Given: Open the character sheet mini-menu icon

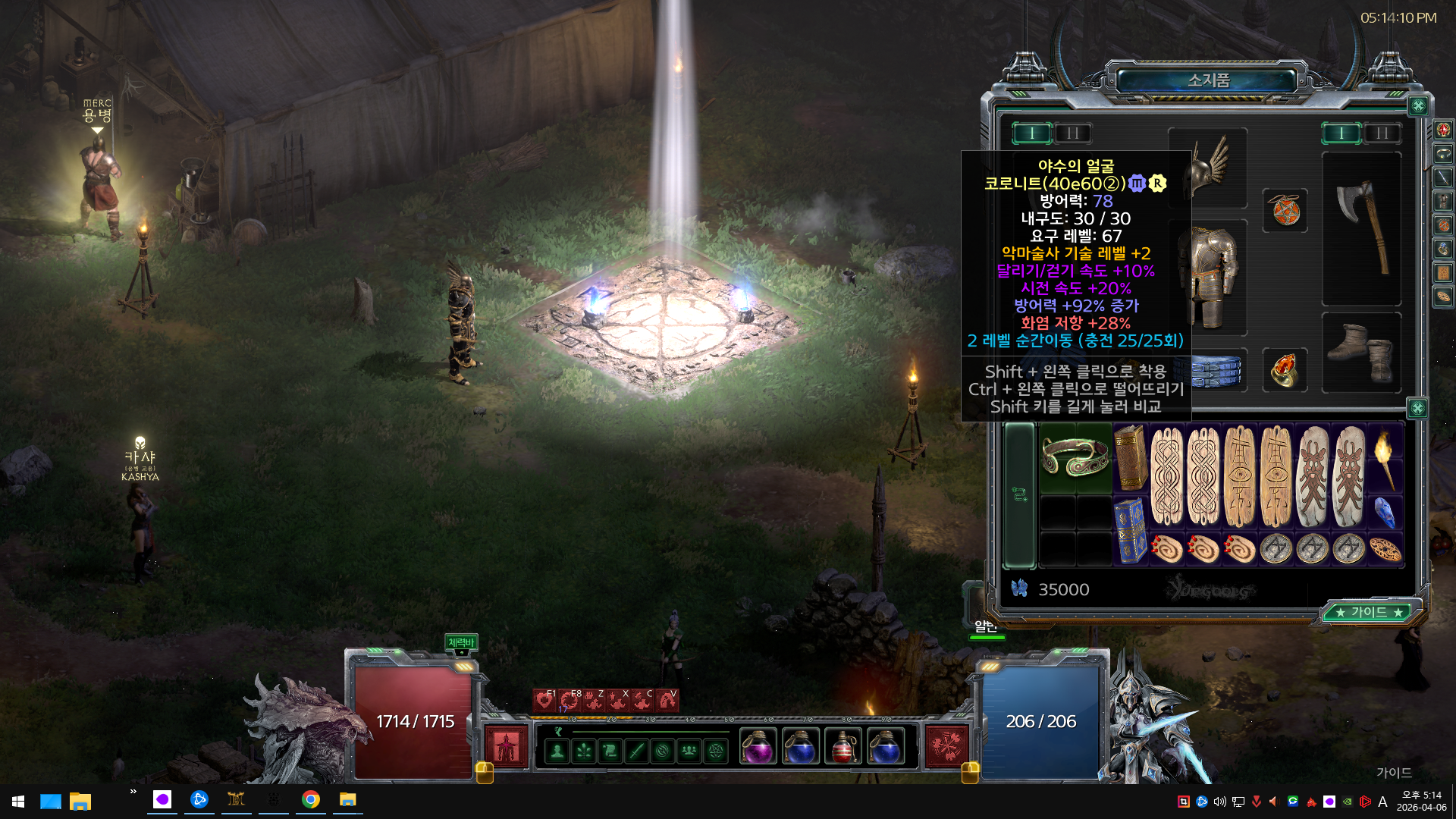Looking at the screenshot, I should click(557, 752).
